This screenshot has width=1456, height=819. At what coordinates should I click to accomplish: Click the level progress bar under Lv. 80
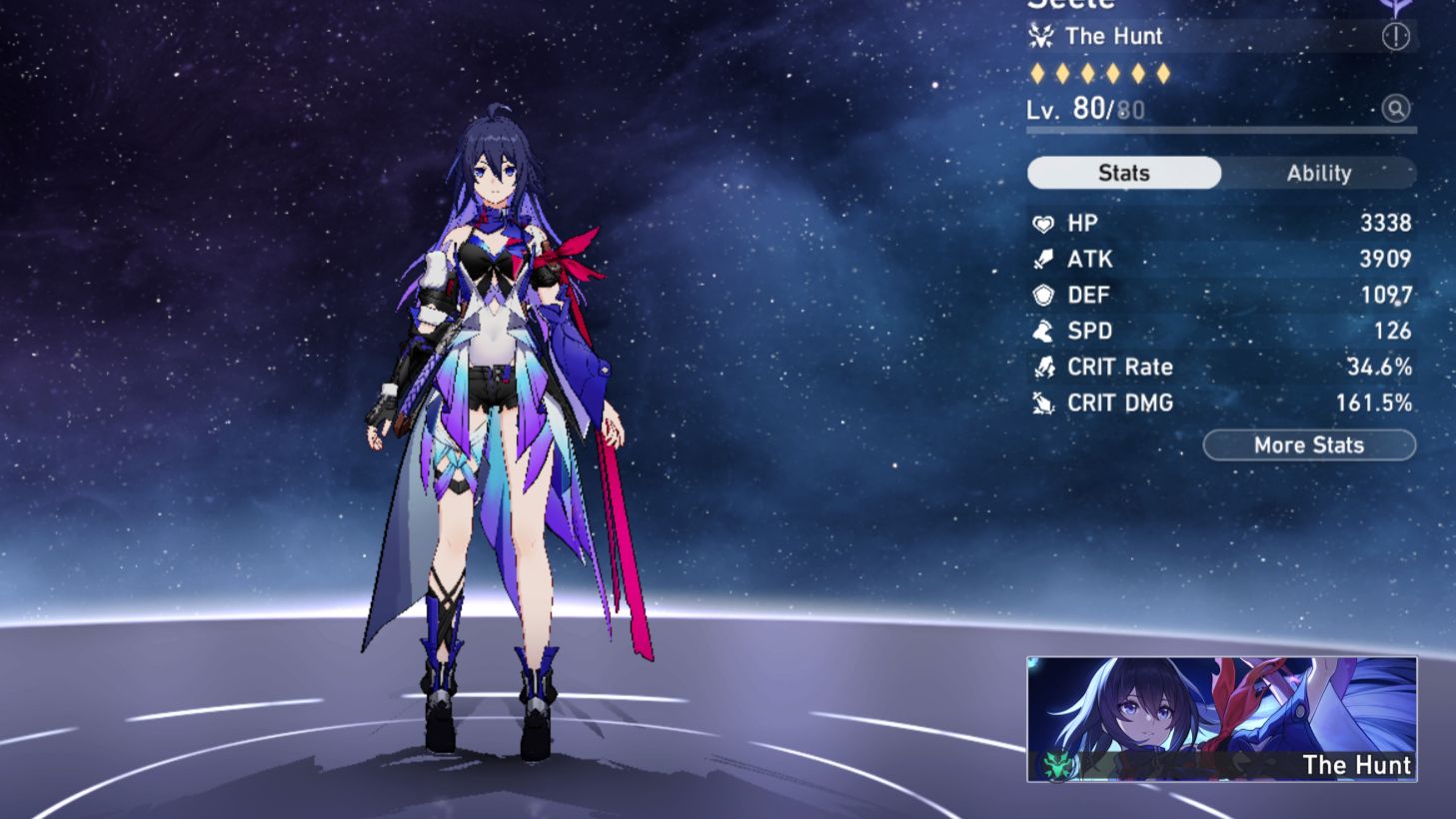[1219, 128]
